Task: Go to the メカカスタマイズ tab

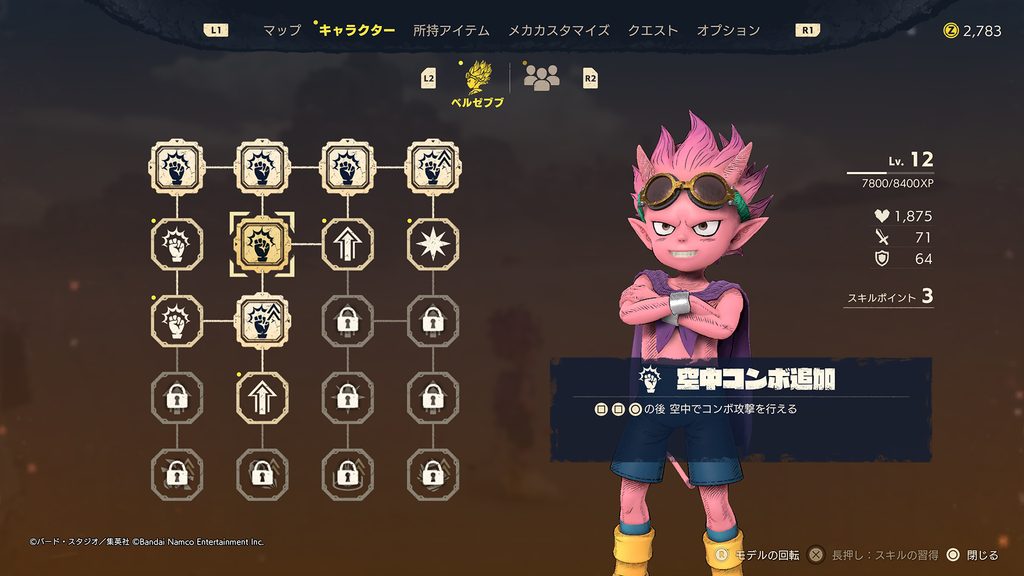Action: (558, 30)
